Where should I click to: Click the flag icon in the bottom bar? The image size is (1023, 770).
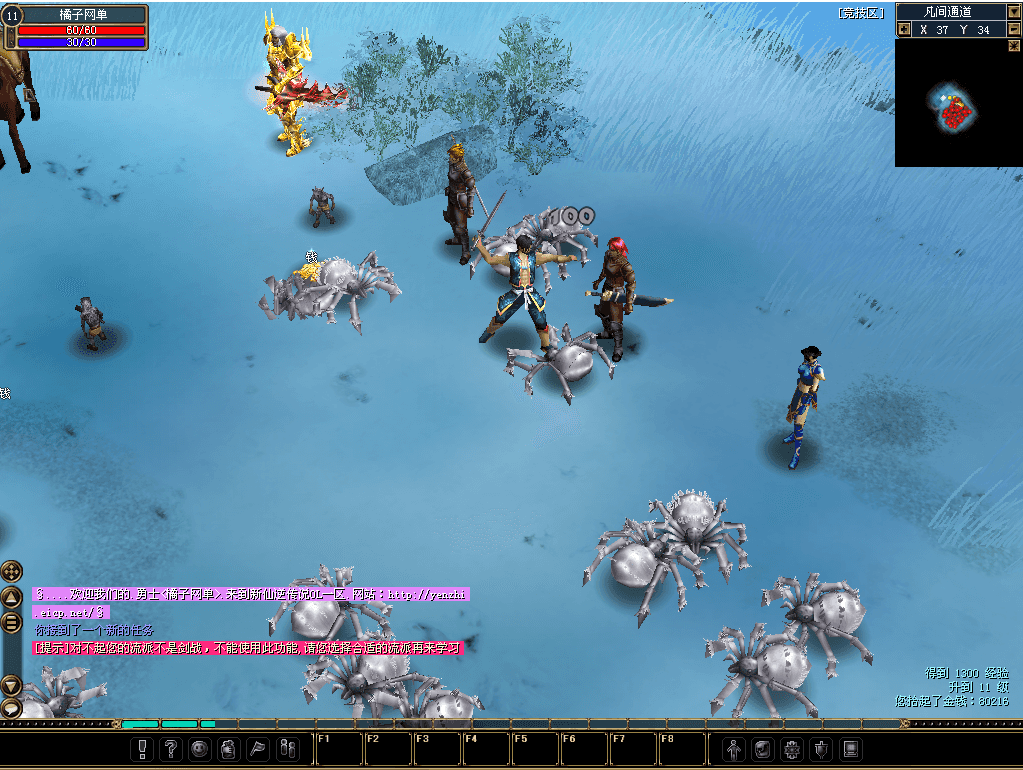point(257,748)
